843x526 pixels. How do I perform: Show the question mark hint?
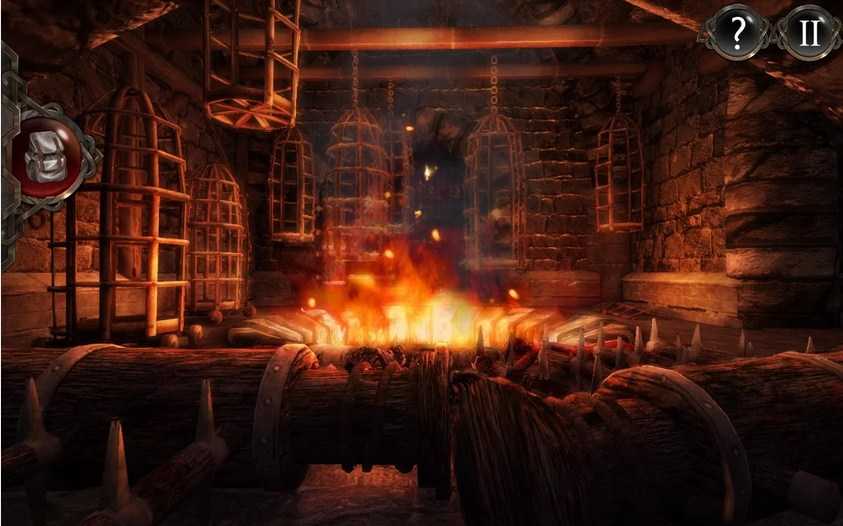coord(738,34)
